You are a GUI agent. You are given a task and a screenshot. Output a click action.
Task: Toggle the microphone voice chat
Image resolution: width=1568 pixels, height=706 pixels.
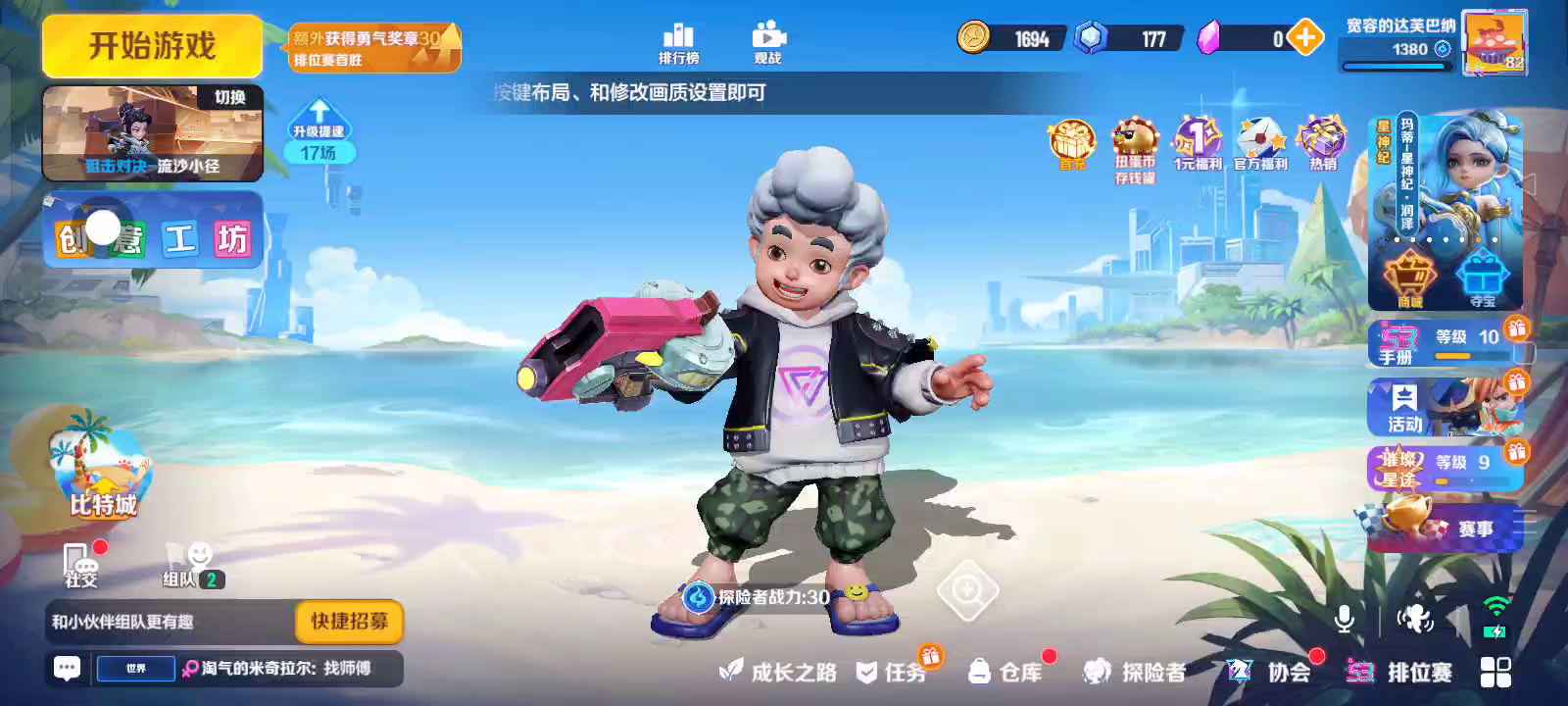tap(1345, 618)
